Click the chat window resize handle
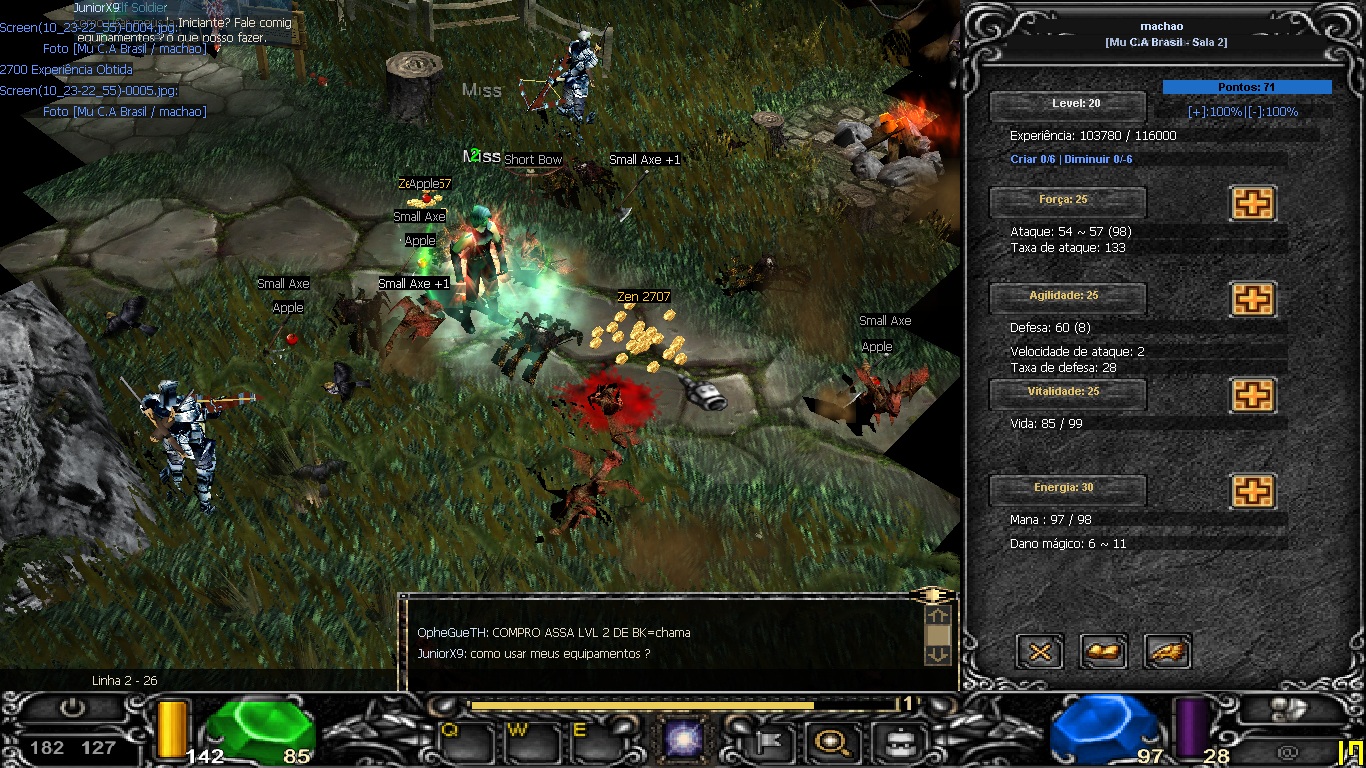The image size is (1366, 768). [932, 595]
